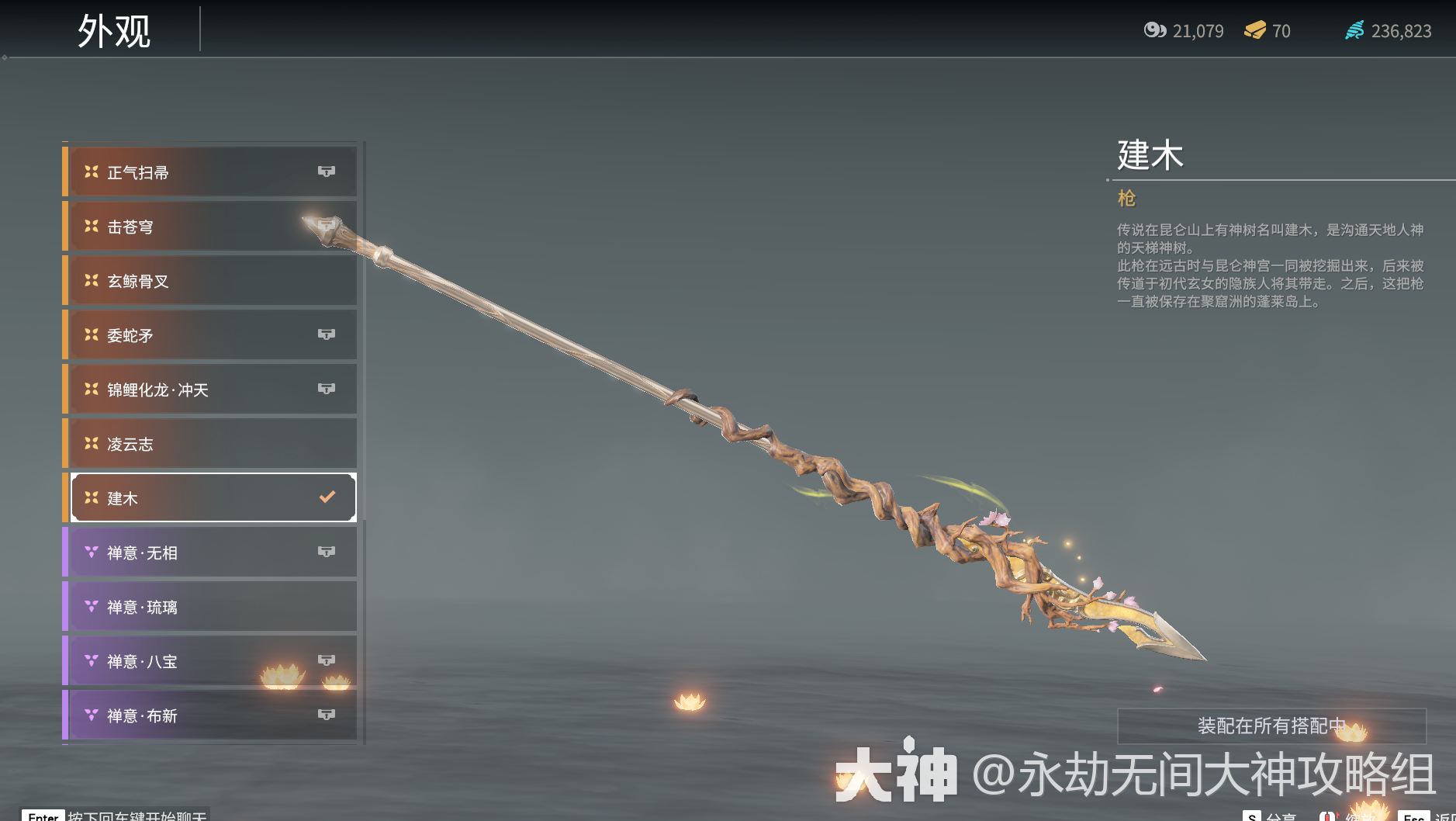The image size is (1456, 821).
Task: Click Esc 返回 to go back
Action: click(1416, 817)
